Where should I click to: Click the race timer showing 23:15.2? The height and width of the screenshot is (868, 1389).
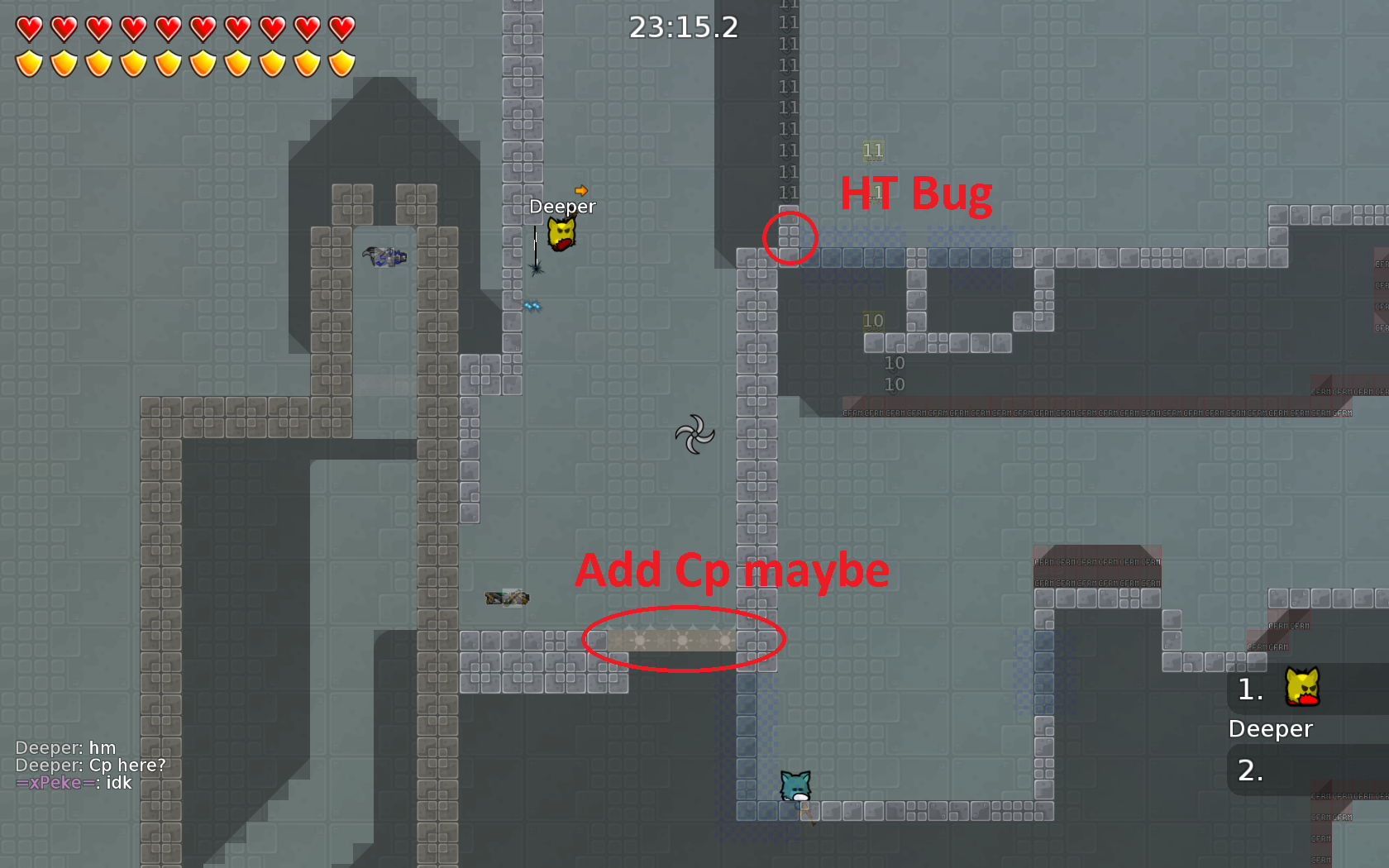[685, 27]
